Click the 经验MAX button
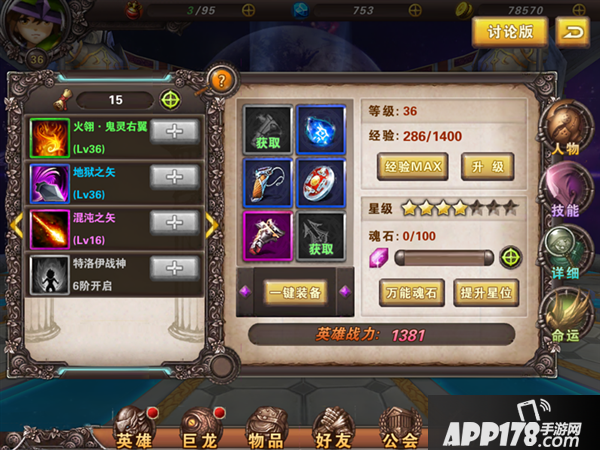This screenshot has width=600, height=450. pos(412,165)
